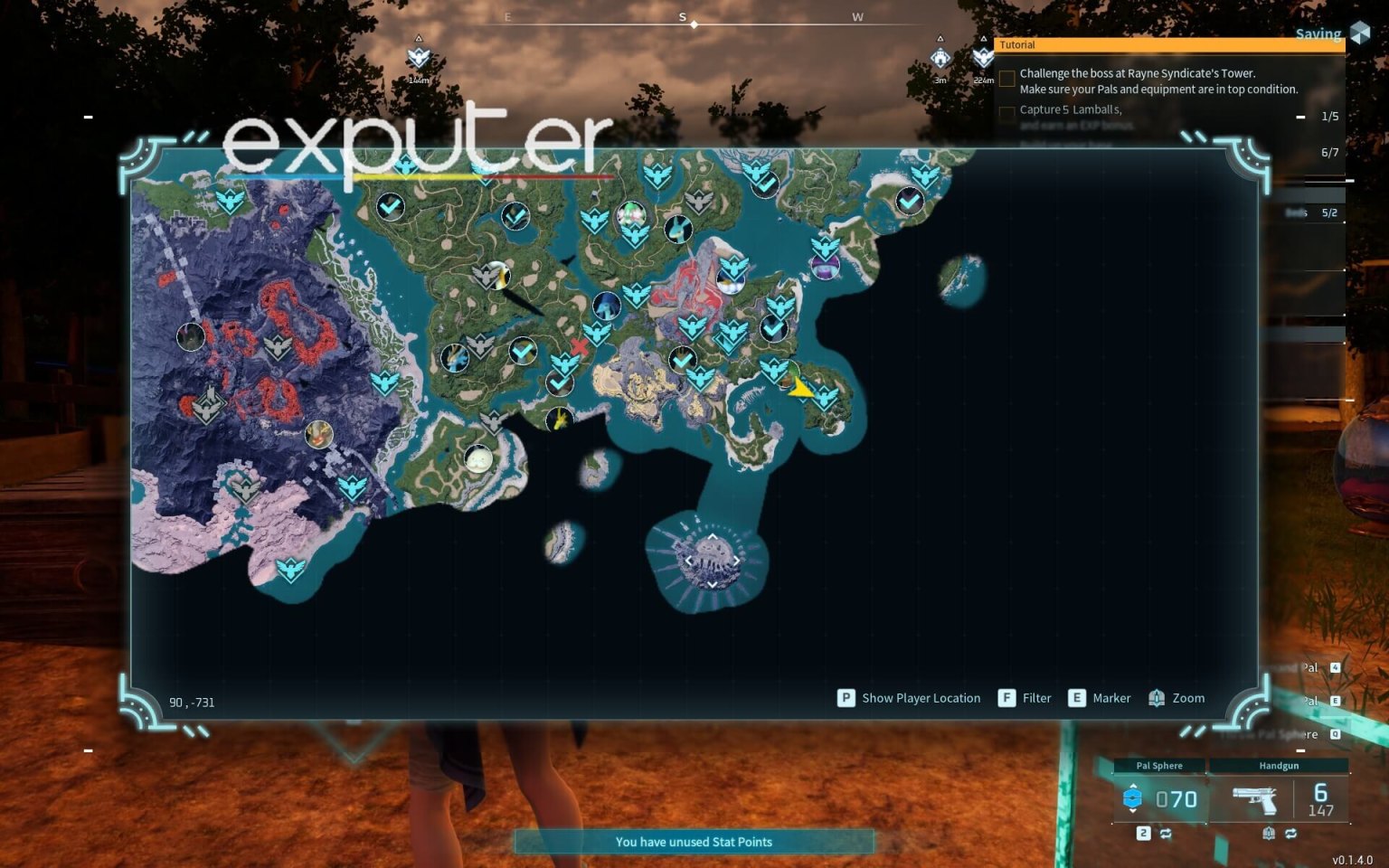The image size is (1389, 868).
Task: Switch to the Pal Sphere hotbar tab
Action: (1160, 765)
